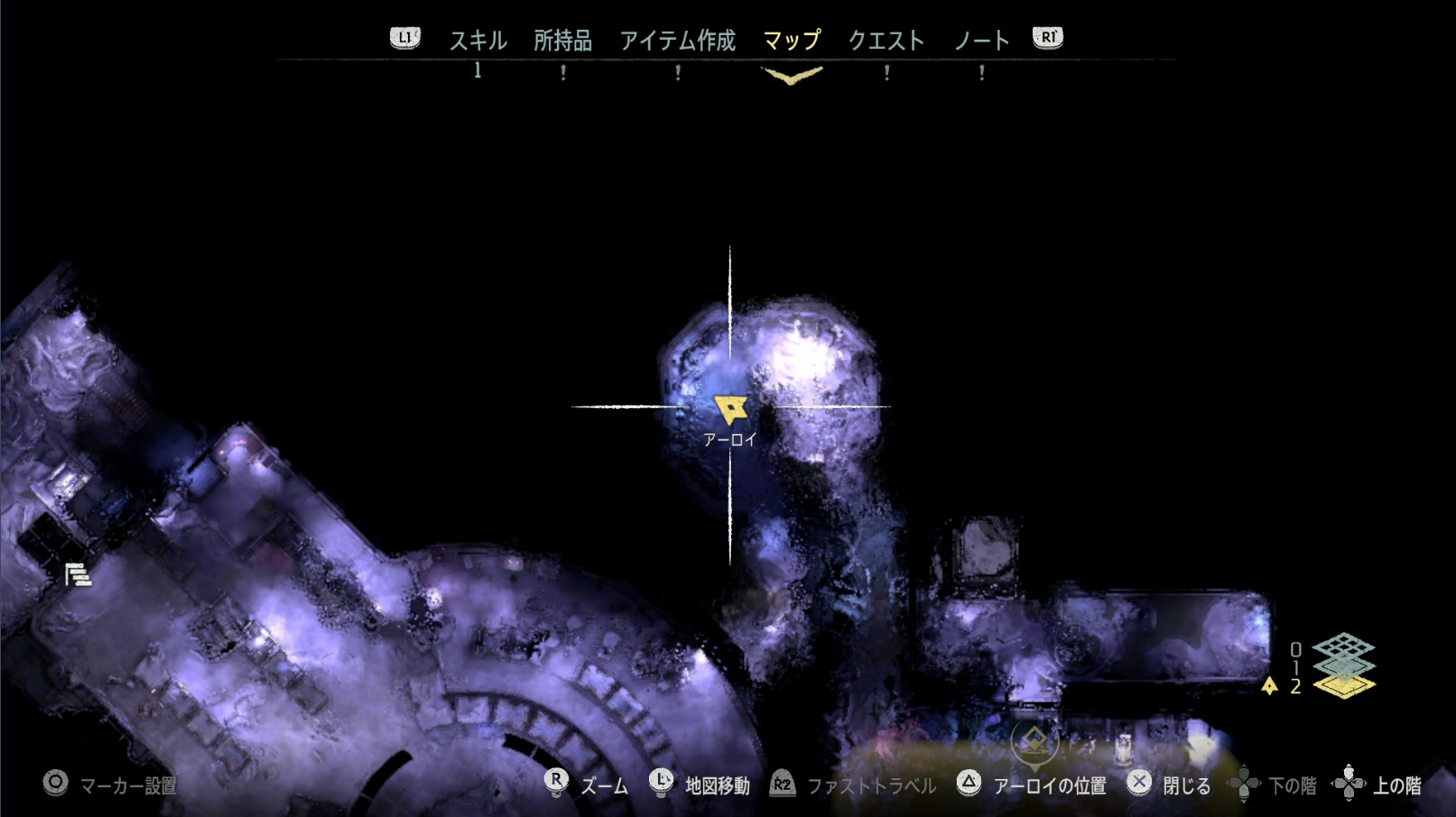Click the X 閉じる button icon
Screen dimensions: 1456x817
coord(1142,785)
